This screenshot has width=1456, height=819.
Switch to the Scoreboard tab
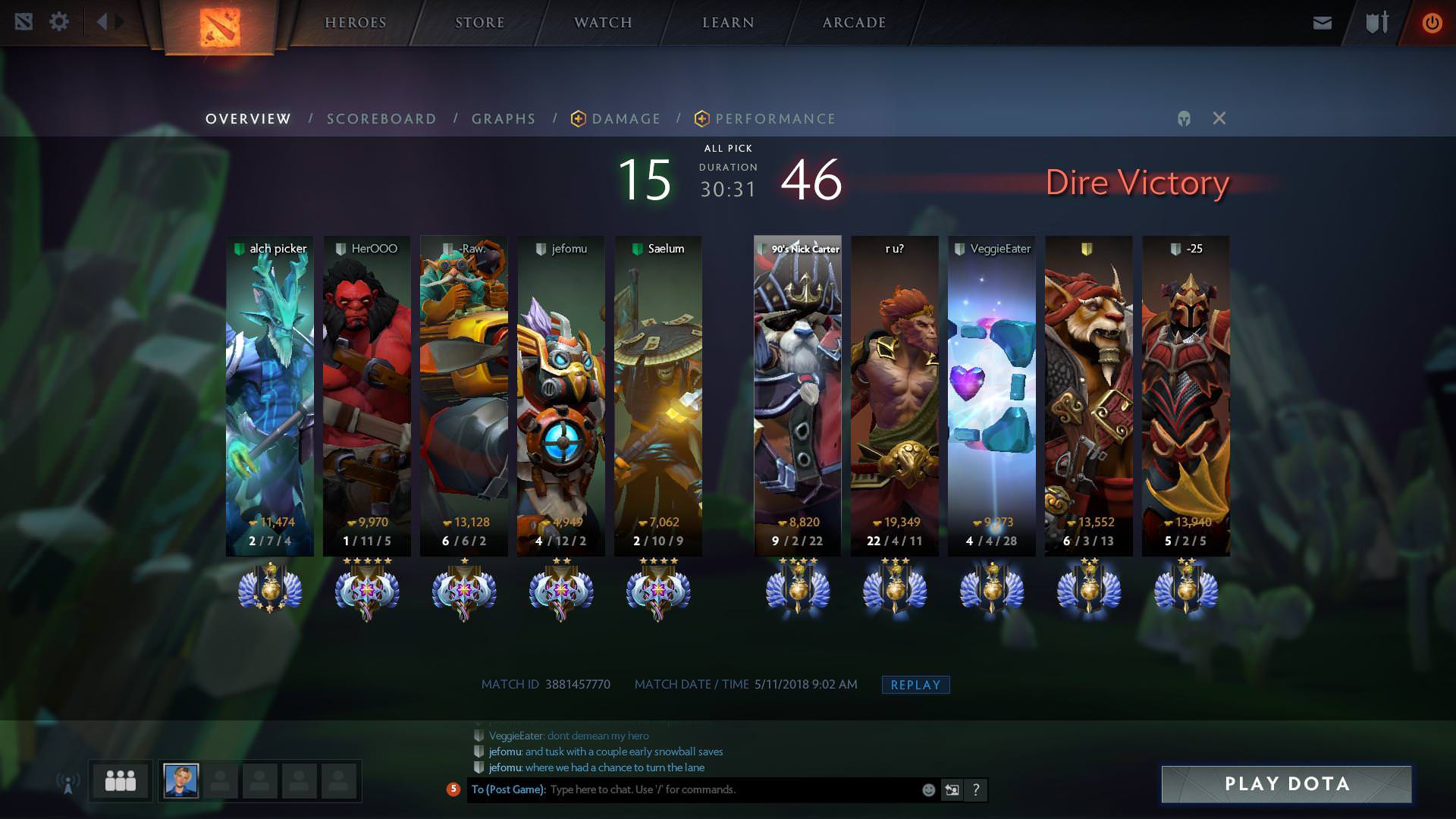point(381,119)
